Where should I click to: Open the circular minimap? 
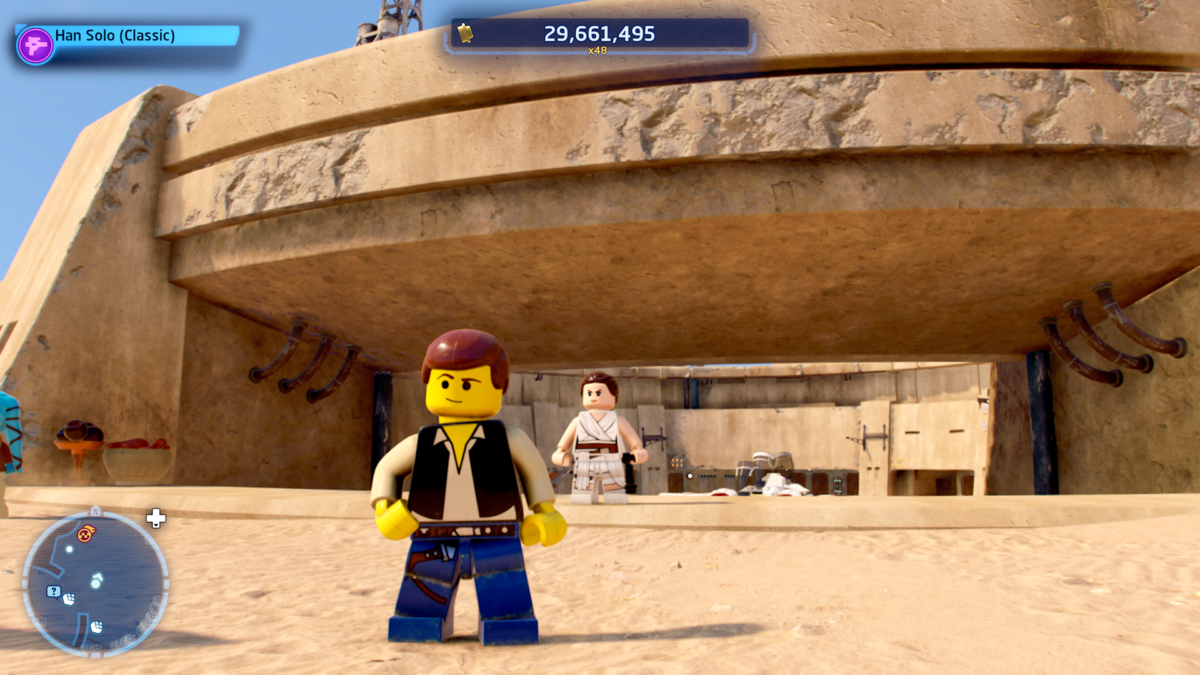point(95,584)
